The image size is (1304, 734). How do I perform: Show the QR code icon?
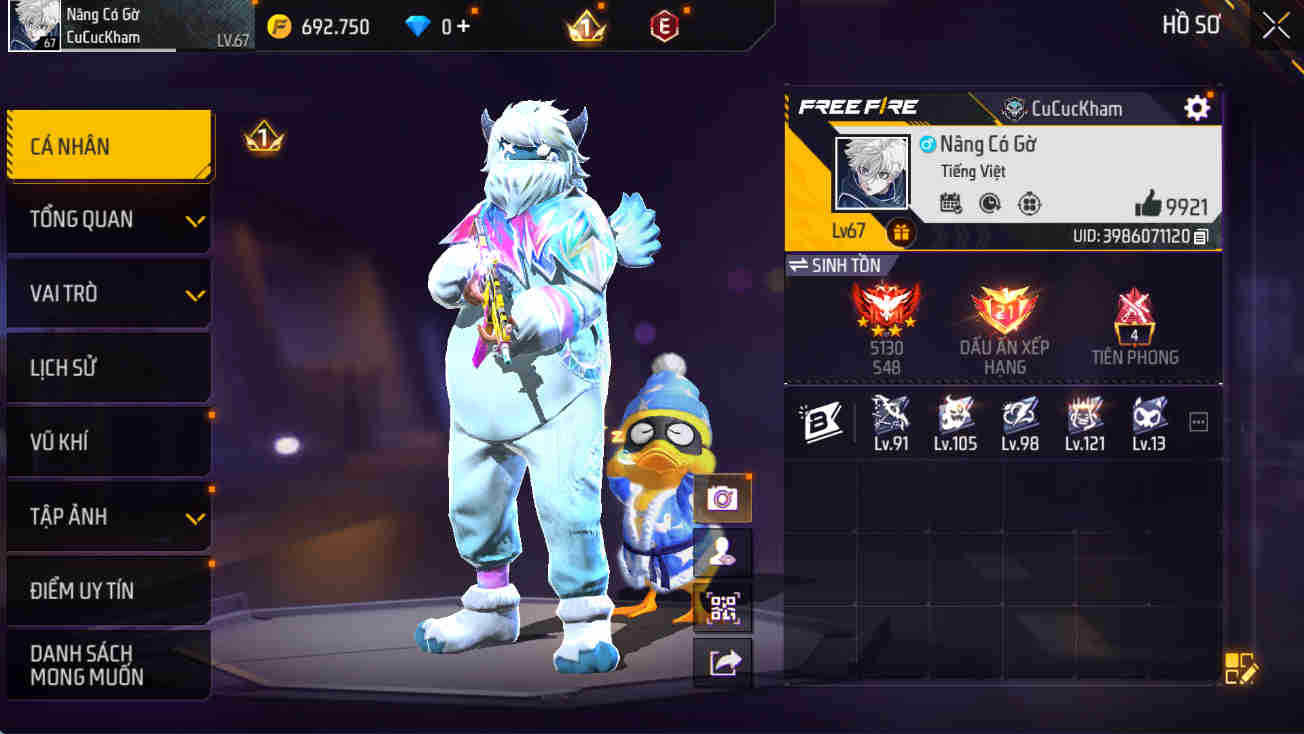coord(722,608)
